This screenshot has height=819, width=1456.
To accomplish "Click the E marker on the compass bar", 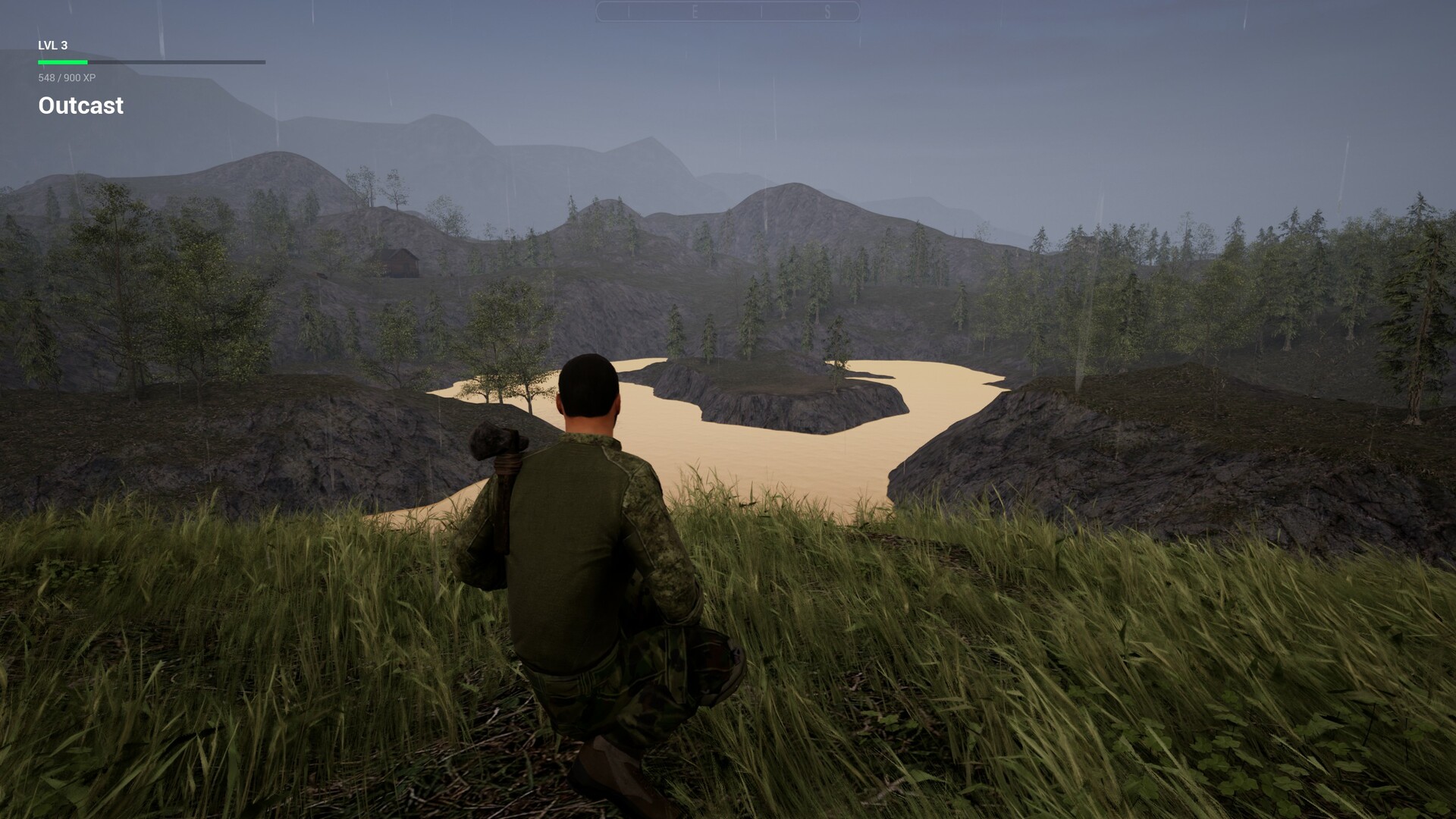I will (696, 9).
